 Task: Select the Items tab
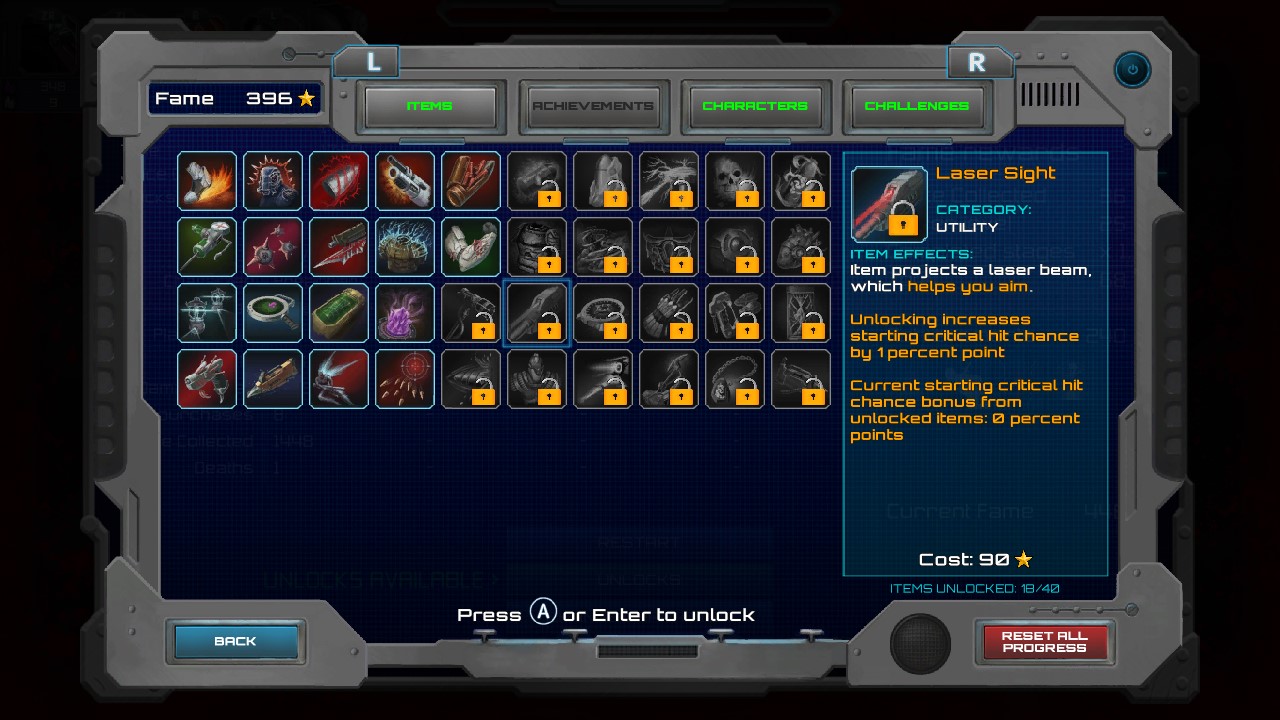tap(430, 106)
